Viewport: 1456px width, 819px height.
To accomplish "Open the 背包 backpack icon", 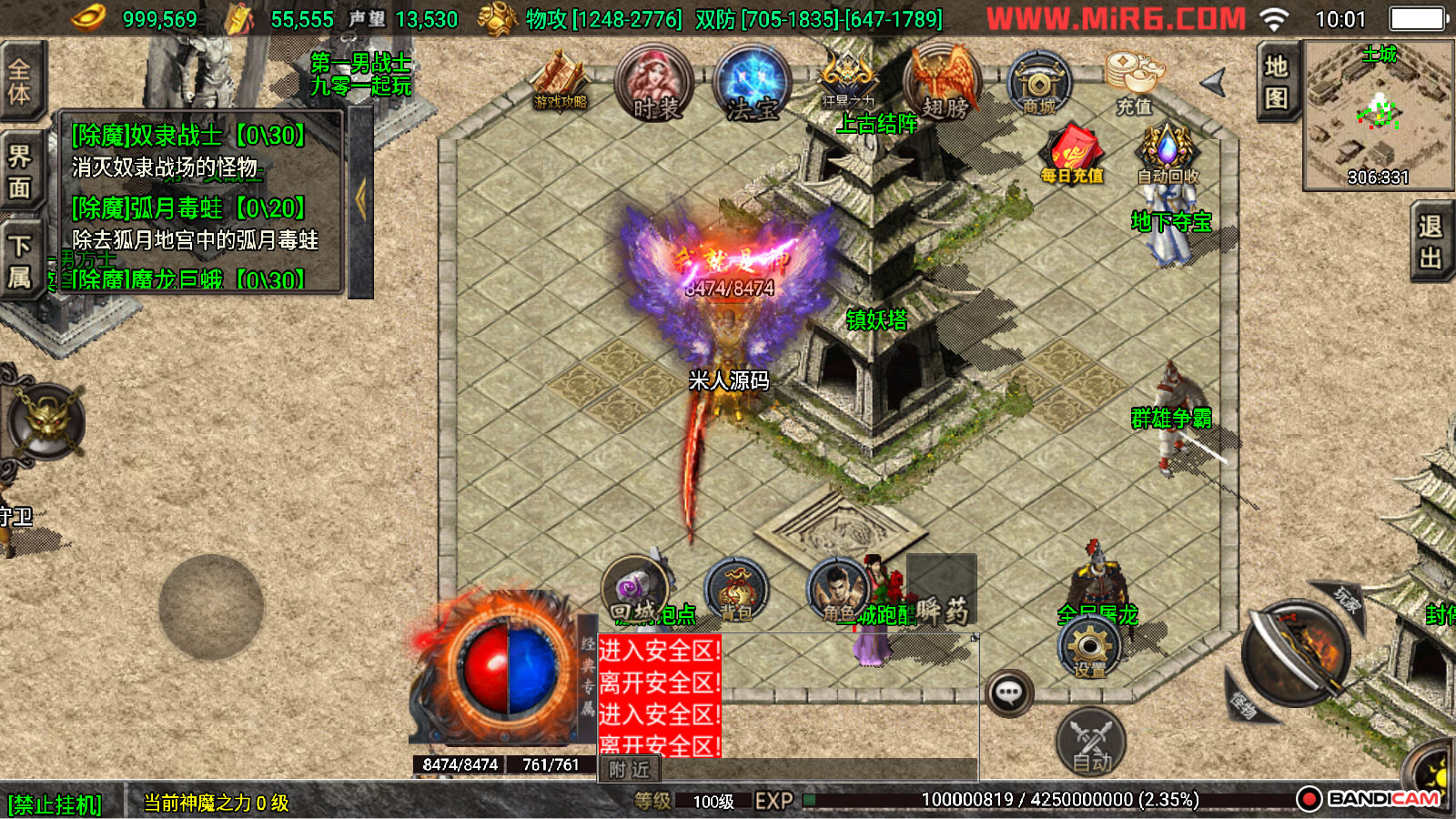I will click(736, 591).
